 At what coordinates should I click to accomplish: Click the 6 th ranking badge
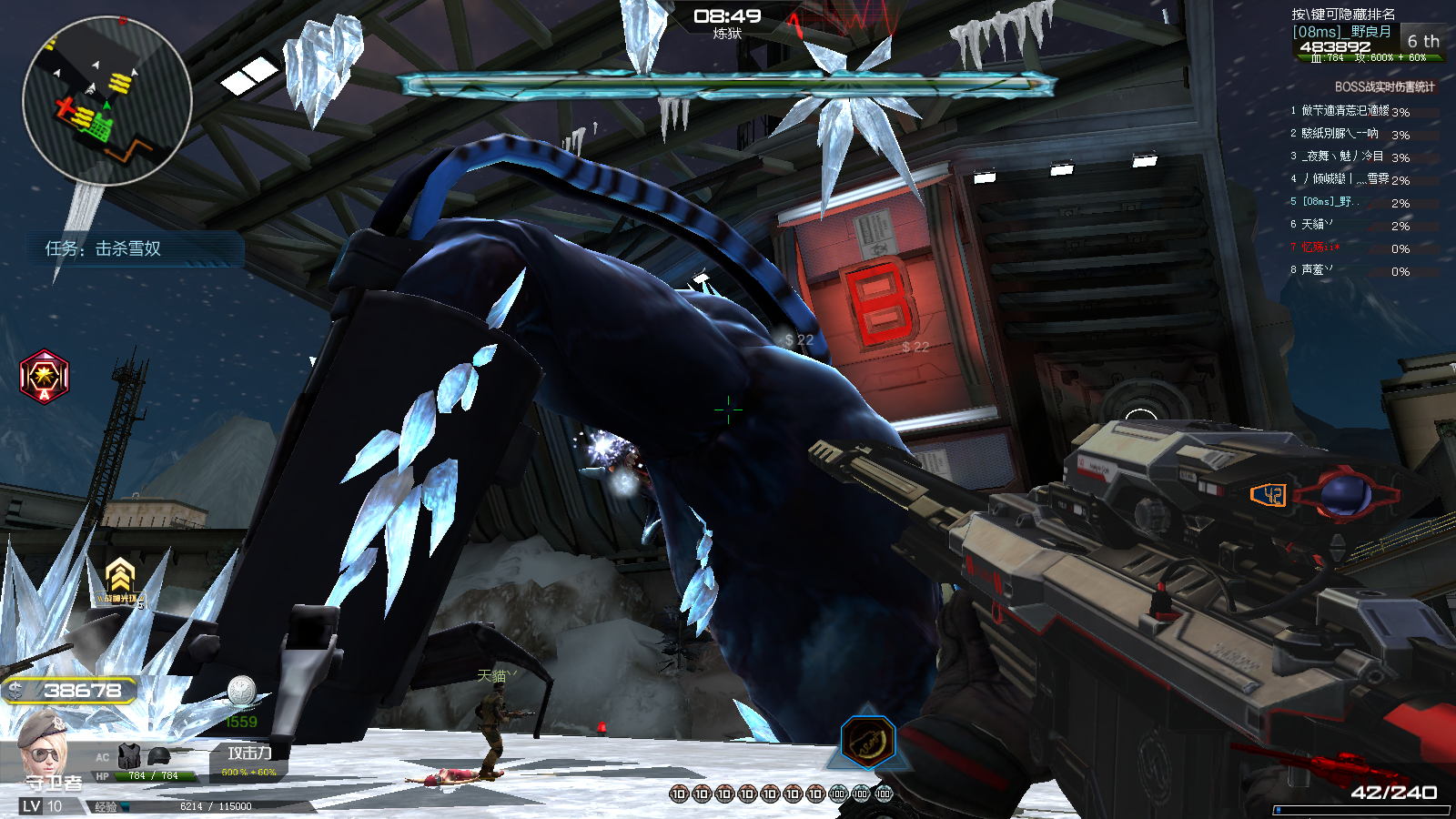(1422, 41)
